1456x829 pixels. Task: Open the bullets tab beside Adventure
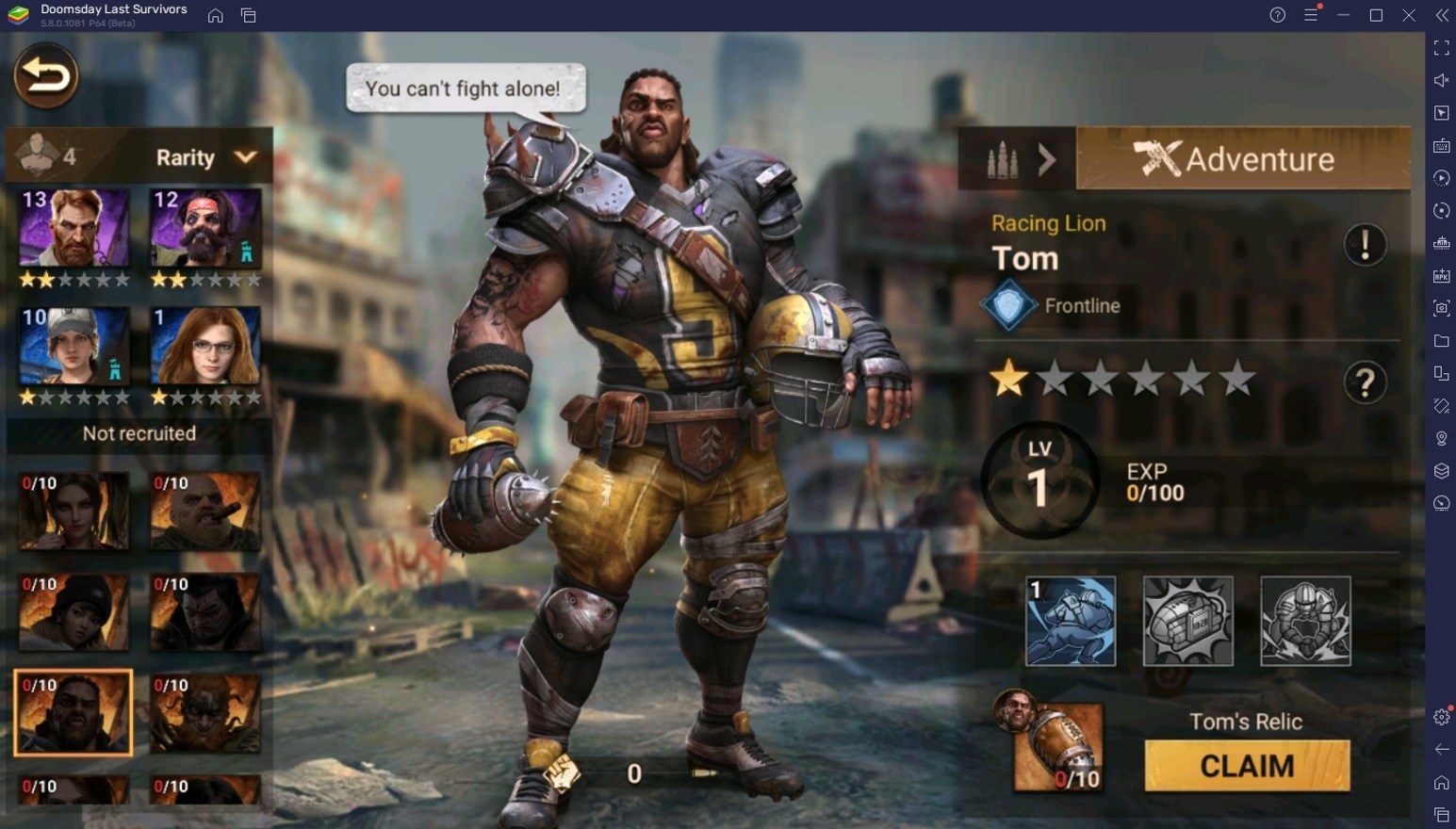point(1016,159)
